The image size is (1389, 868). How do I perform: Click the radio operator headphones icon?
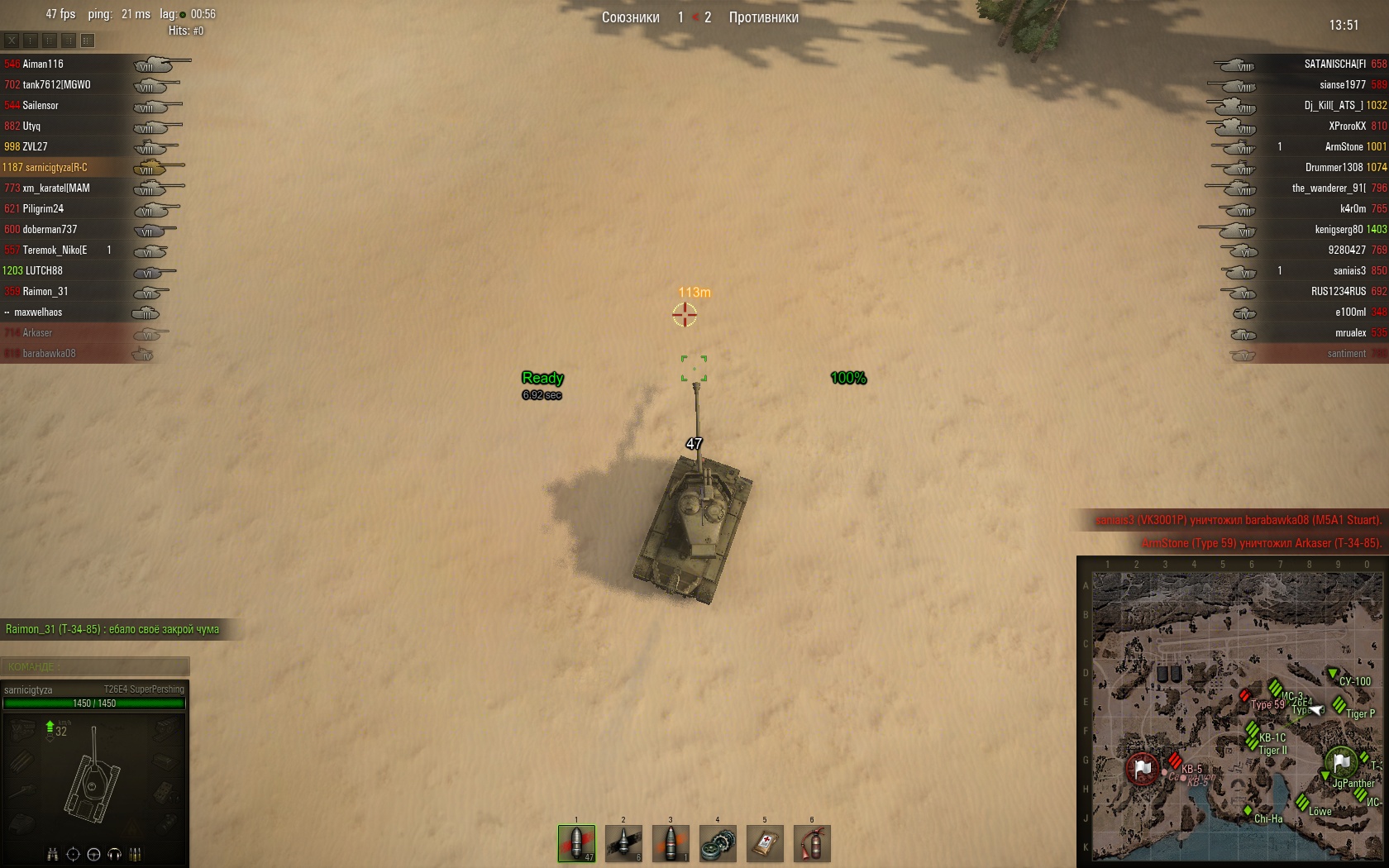pyautogui.click(x=115, y=854)
